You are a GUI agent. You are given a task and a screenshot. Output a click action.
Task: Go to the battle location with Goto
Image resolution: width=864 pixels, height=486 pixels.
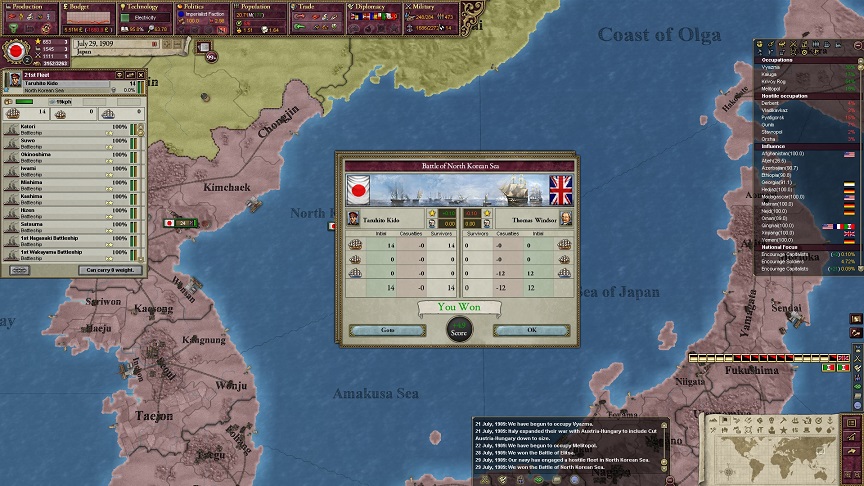(x=387, y=329)
